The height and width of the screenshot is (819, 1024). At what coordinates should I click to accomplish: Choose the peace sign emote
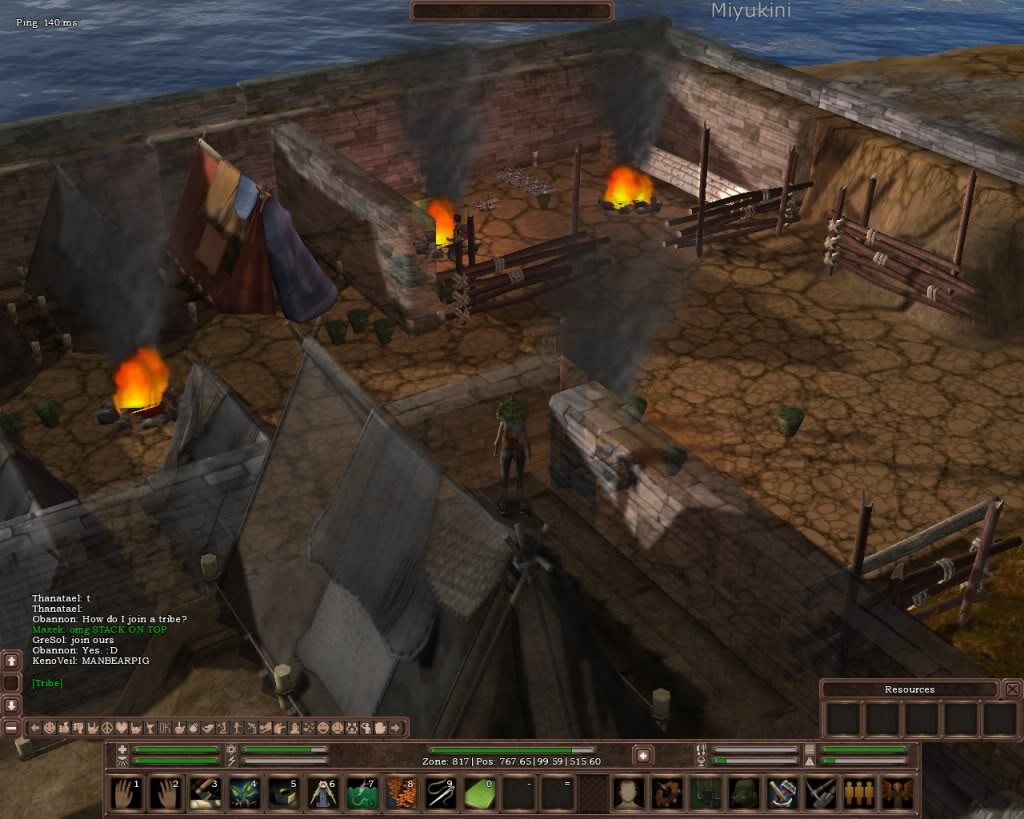point(107,727)
